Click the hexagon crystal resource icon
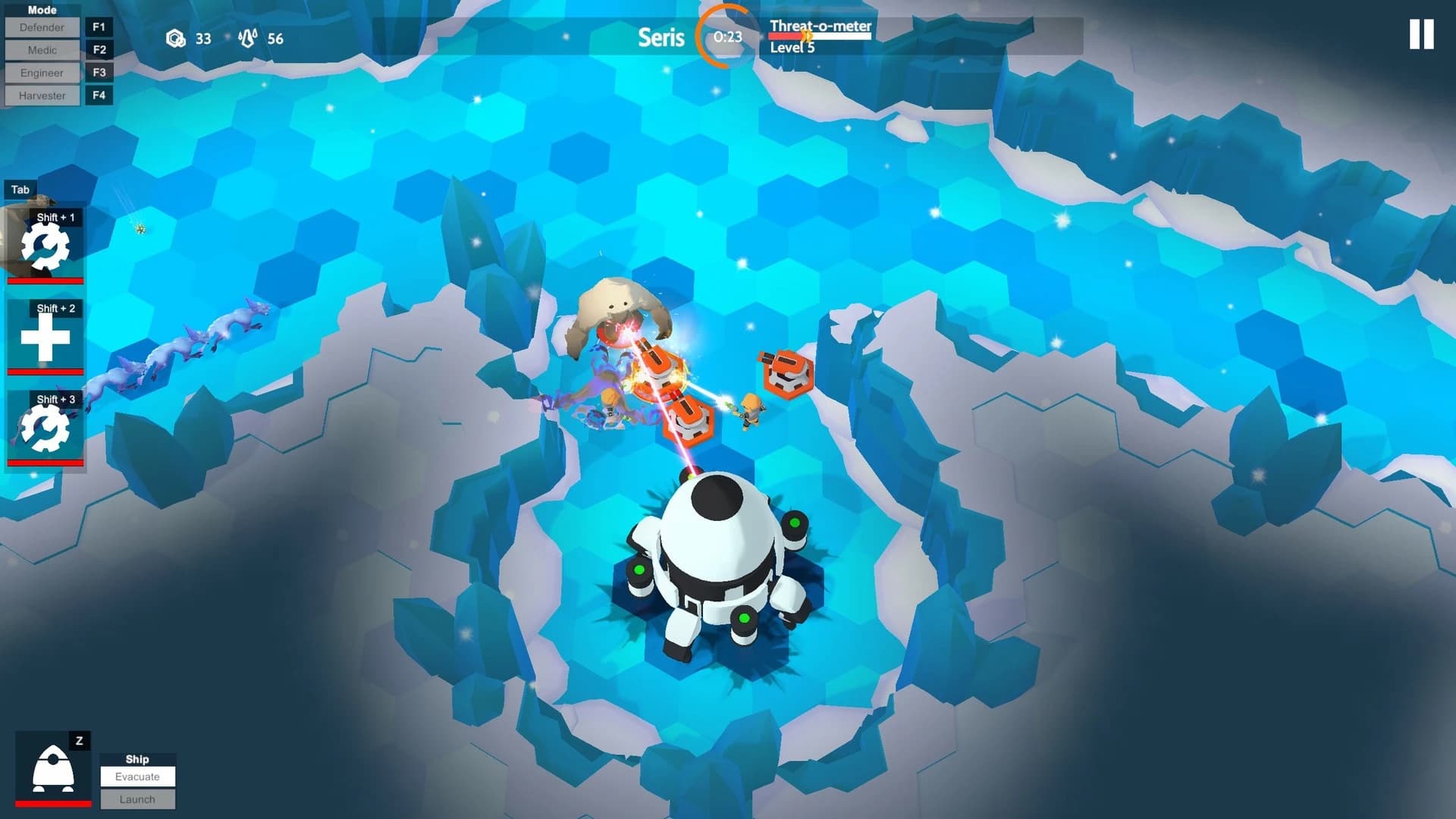 pyautogui.click(x=177, y=38)
